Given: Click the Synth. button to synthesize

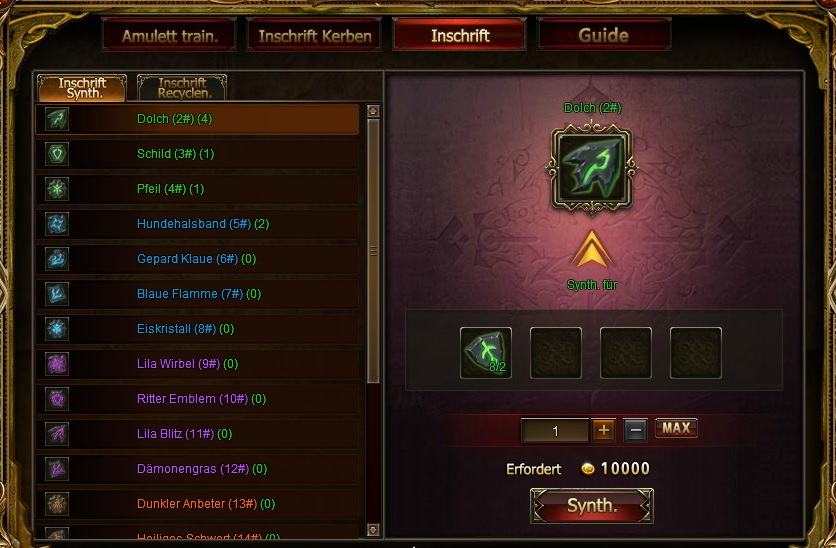Looking at the screenshot, I should pyautogui.click(x=592, y=506).
